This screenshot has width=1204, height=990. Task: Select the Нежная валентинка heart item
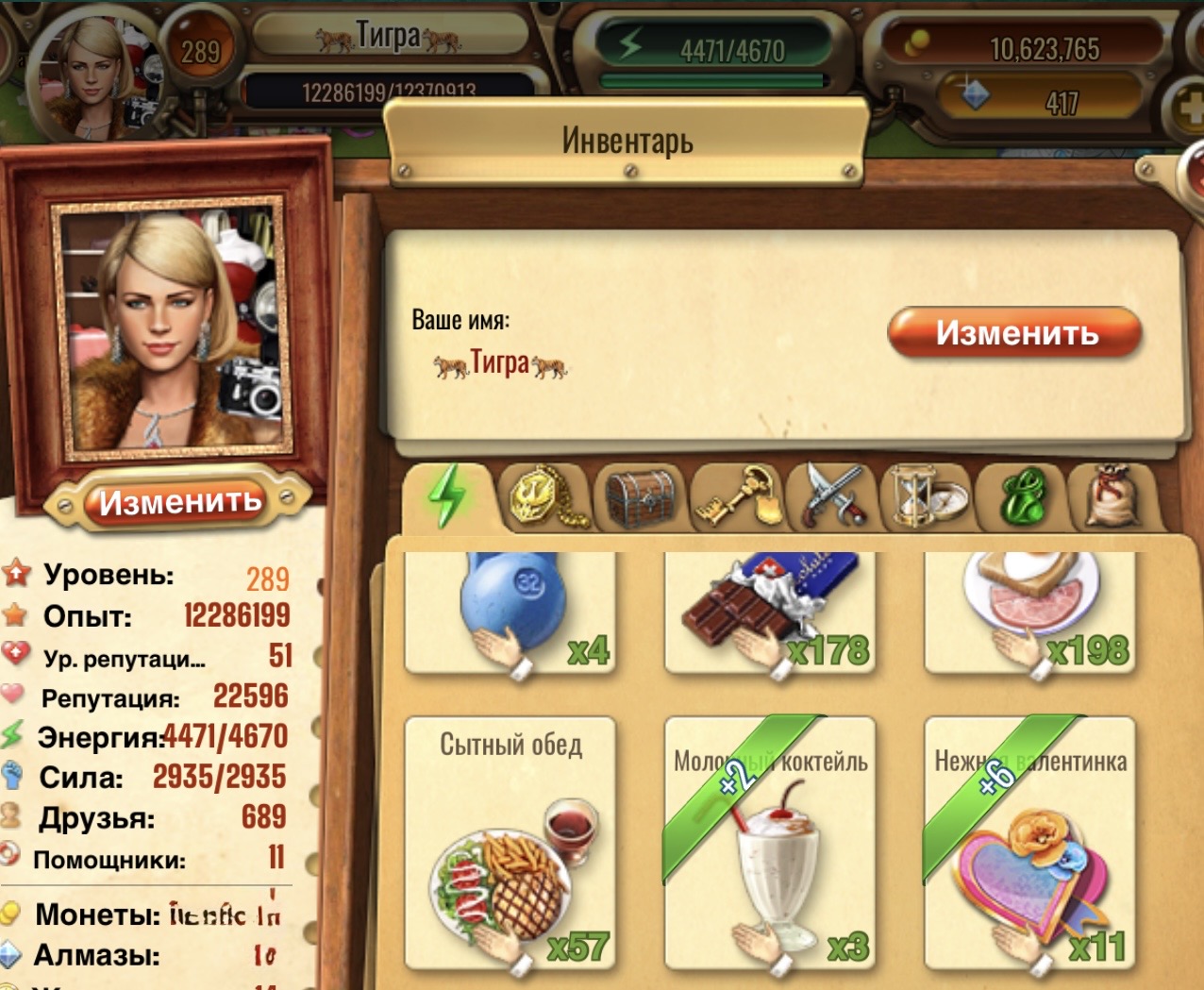coord(1029,843)
